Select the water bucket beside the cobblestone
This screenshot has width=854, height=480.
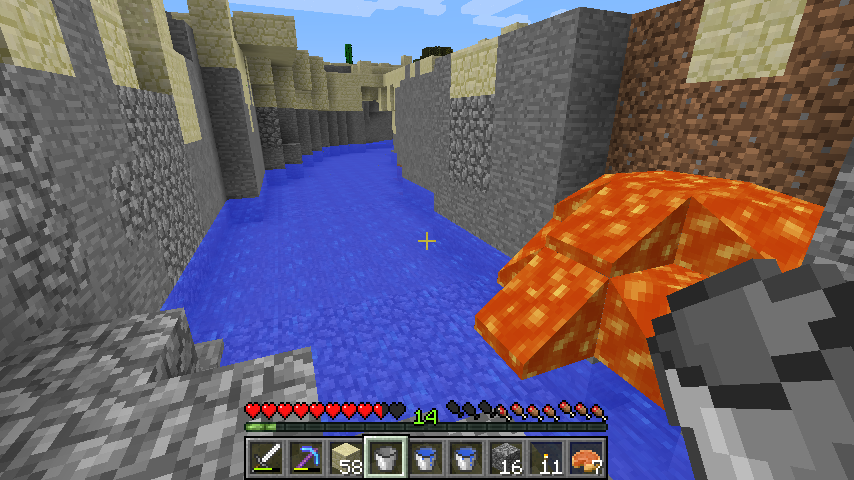465,457
